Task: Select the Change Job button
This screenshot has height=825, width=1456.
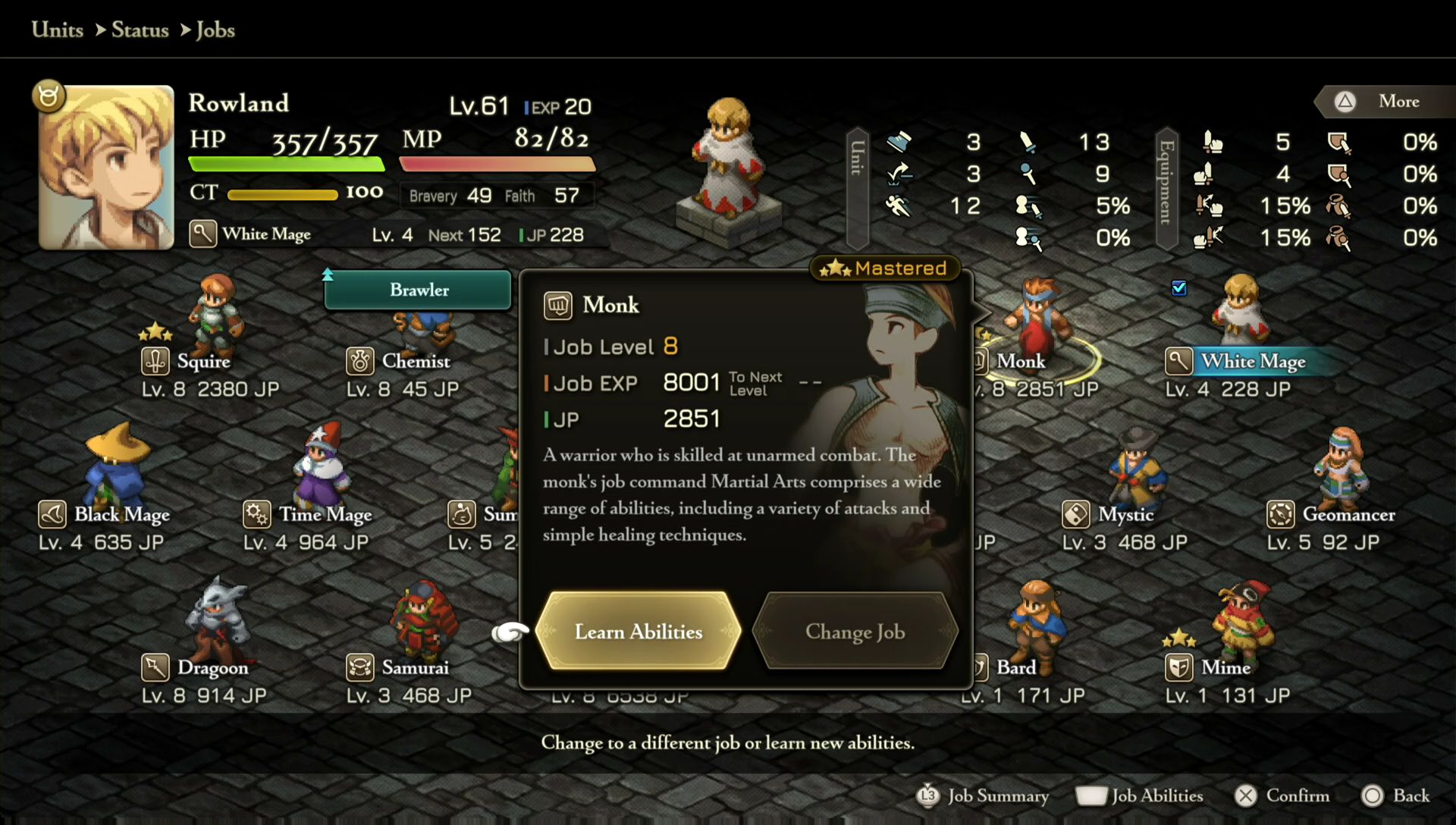Action: tap(855, 631)
